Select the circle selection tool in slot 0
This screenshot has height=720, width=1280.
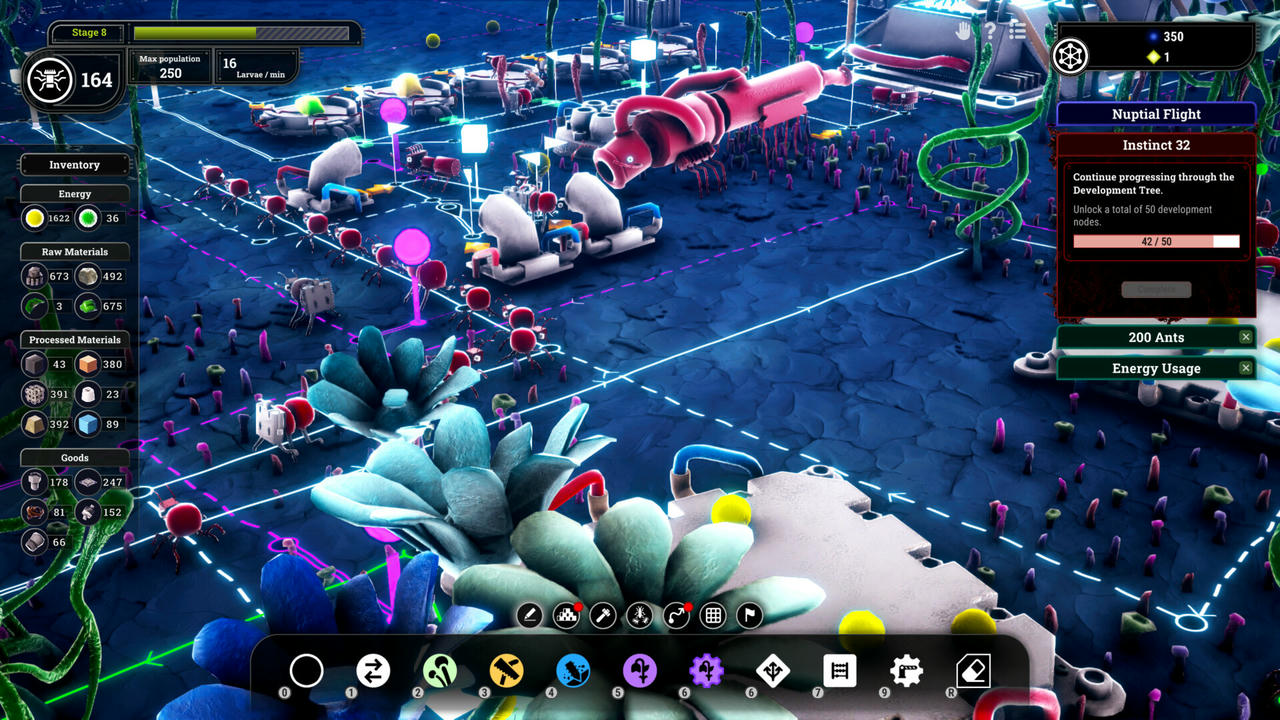306,670
